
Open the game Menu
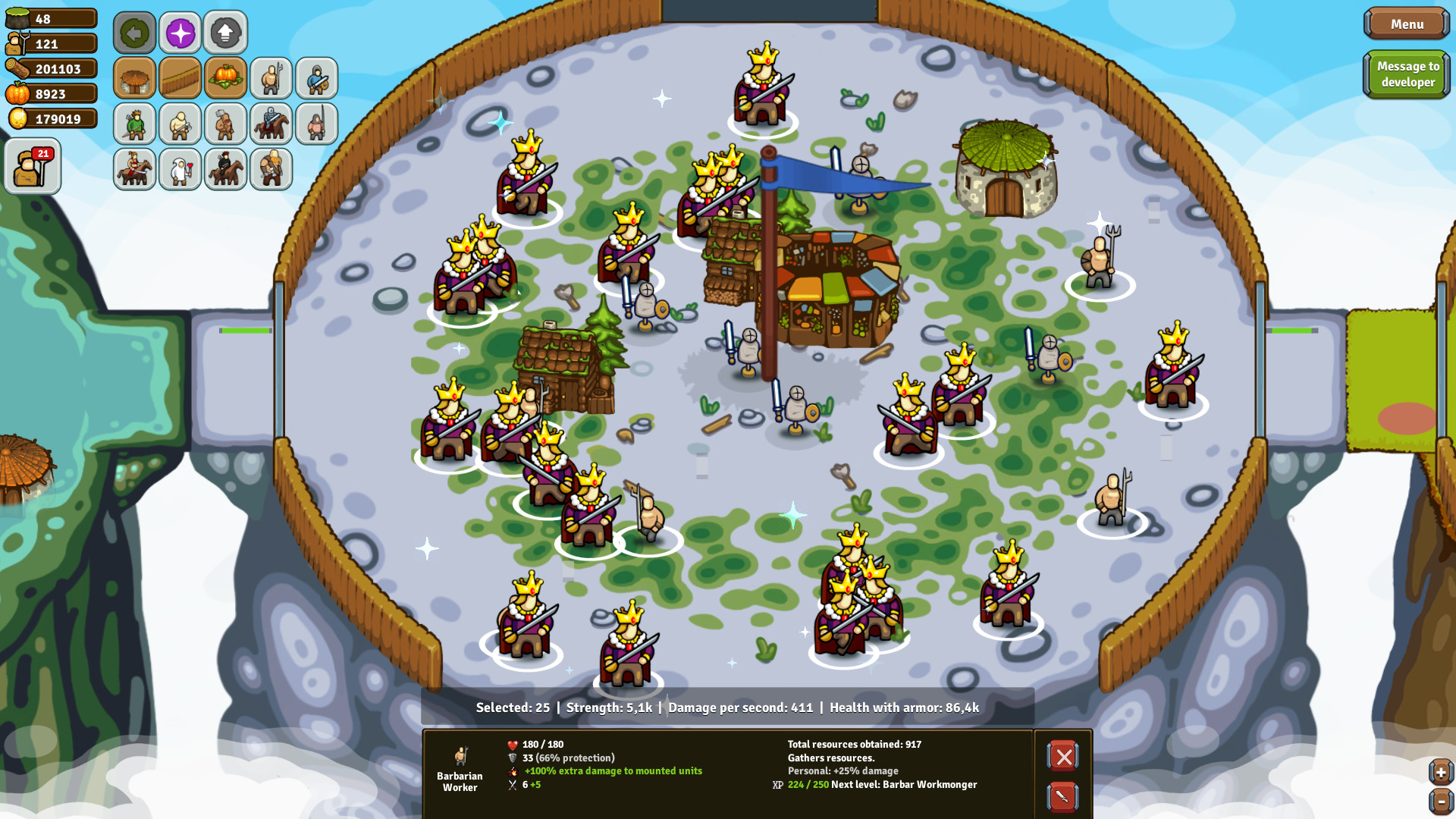(1407, 24)
